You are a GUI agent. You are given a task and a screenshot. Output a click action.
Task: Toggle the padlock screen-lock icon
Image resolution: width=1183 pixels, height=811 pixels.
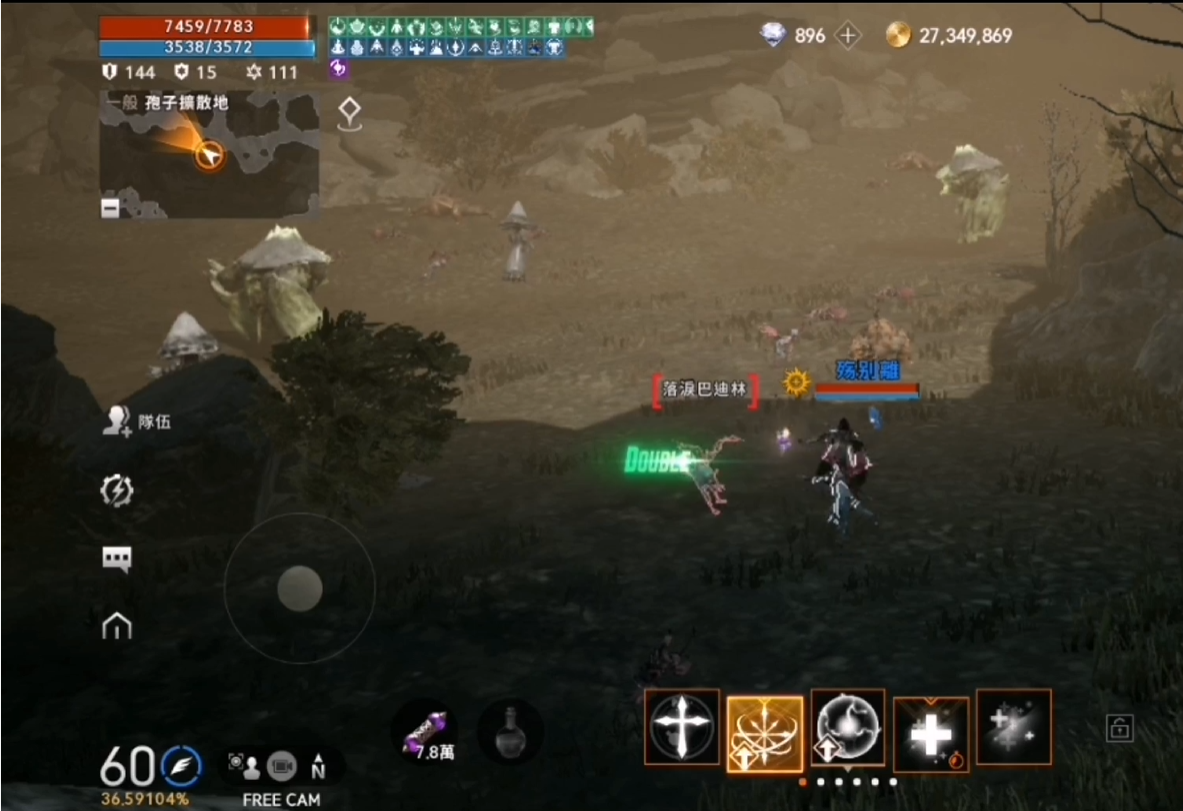[1119, 727]
